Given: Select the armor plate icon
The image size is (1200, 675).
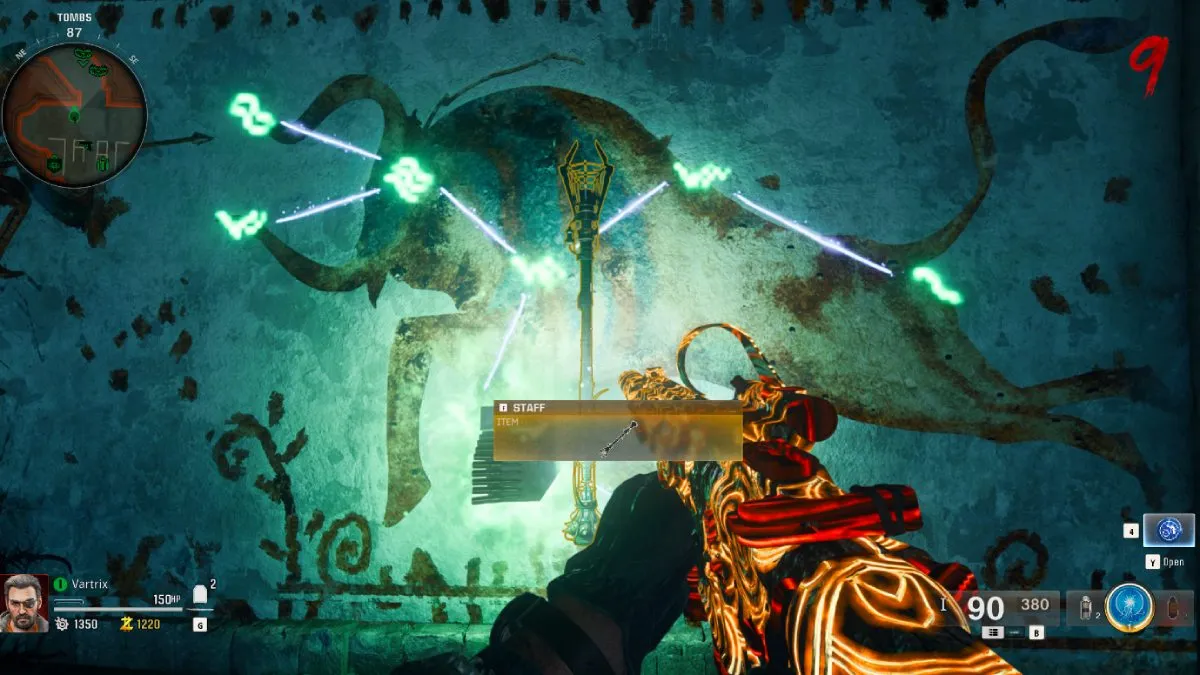Looking at the screenshot, I should point(199,595).
